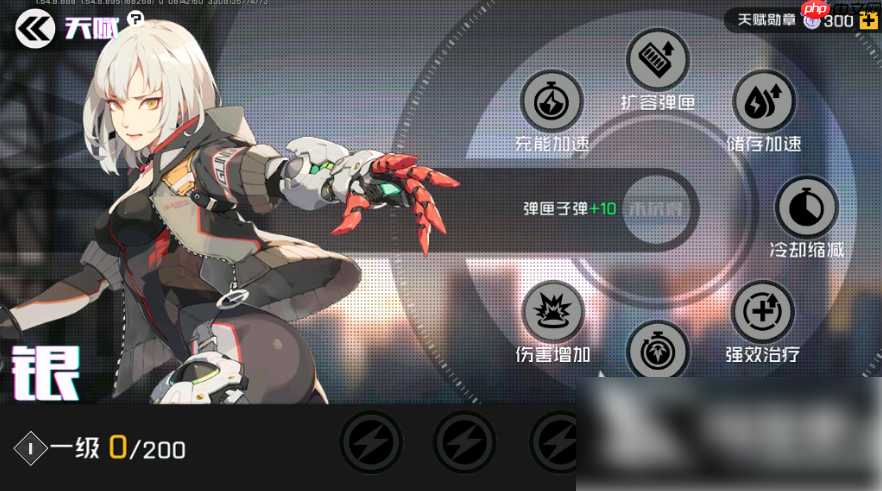Select the 扩容弹匣 talent icon
The width and height of the screenshot is (882, 491).
click(x=657, y=59)
